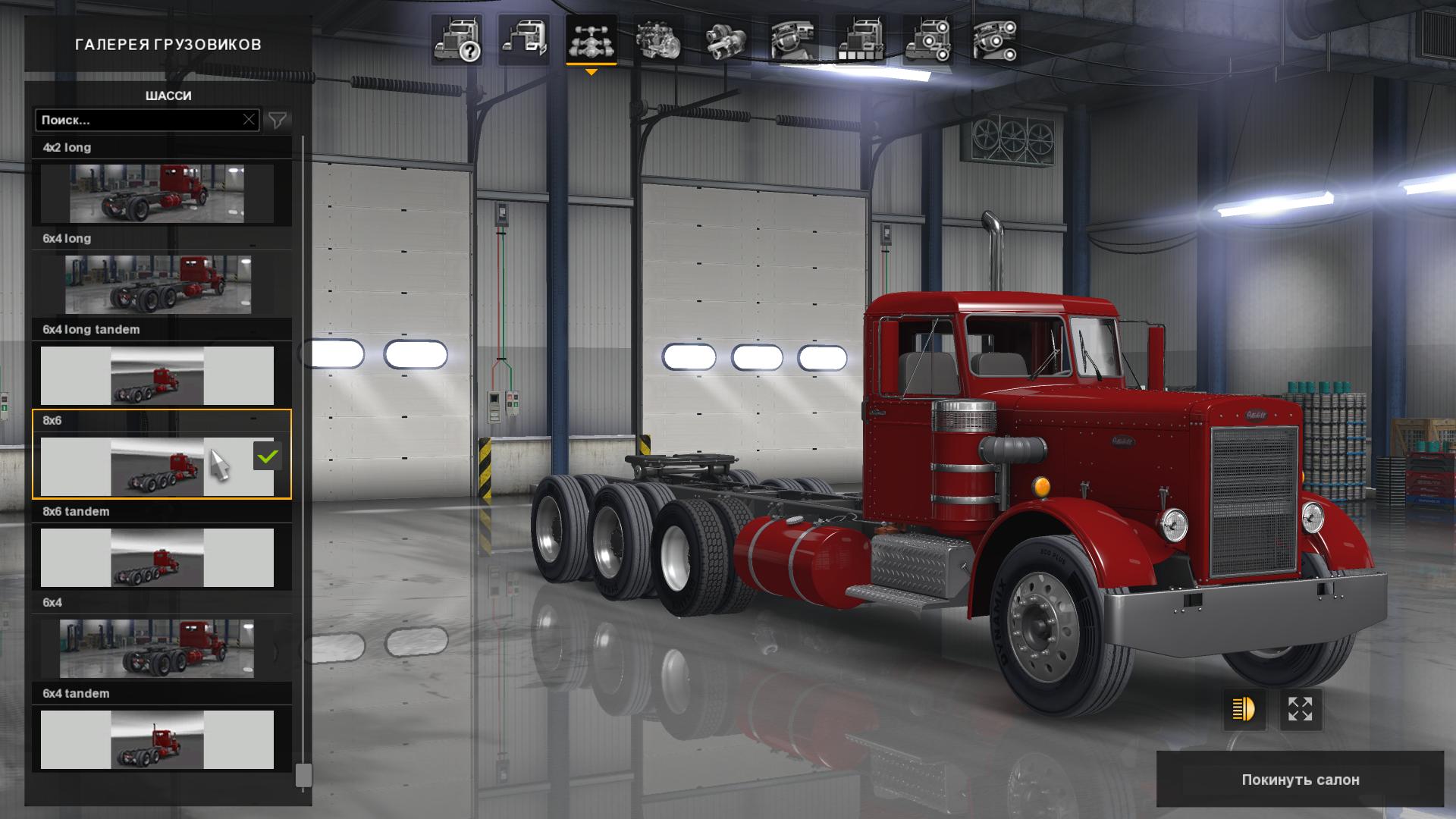Viewport: 1456px width, 819px height.
Task: Select the 4x2 long chassis
Action: coord(157,193)
